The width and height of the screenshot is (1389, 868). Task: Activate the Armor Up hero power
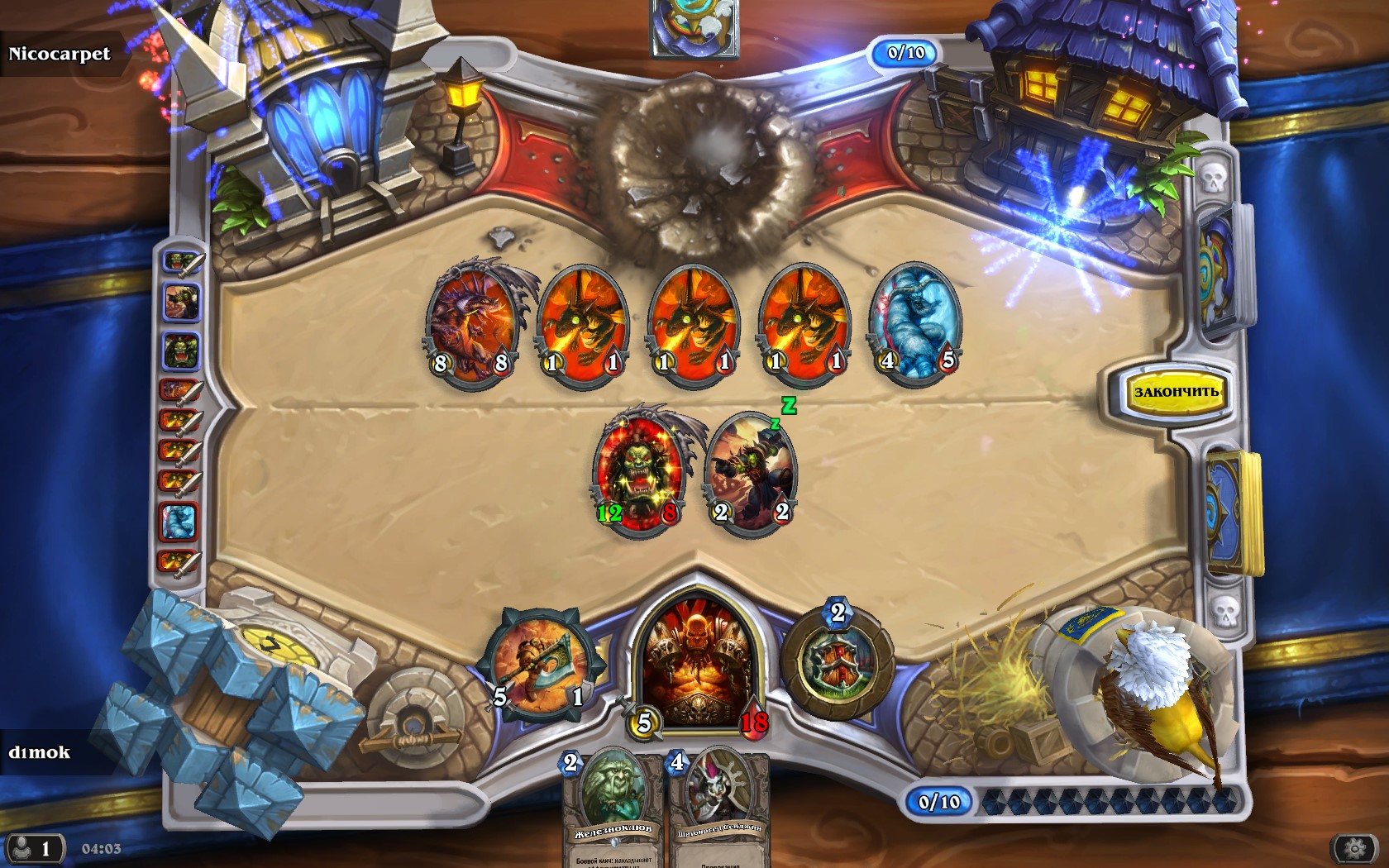[x=837, y=665]
